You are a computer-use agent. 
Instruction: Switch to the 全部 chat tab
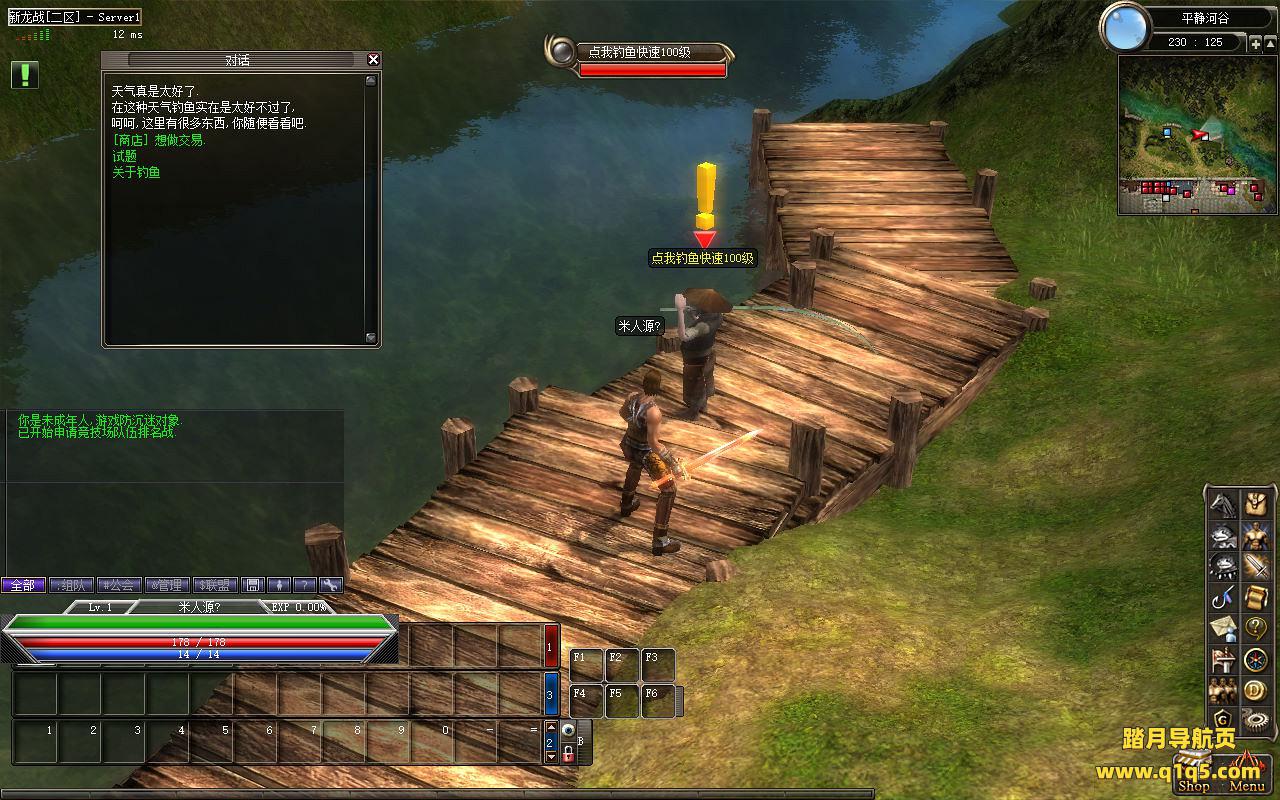[23, 585]
